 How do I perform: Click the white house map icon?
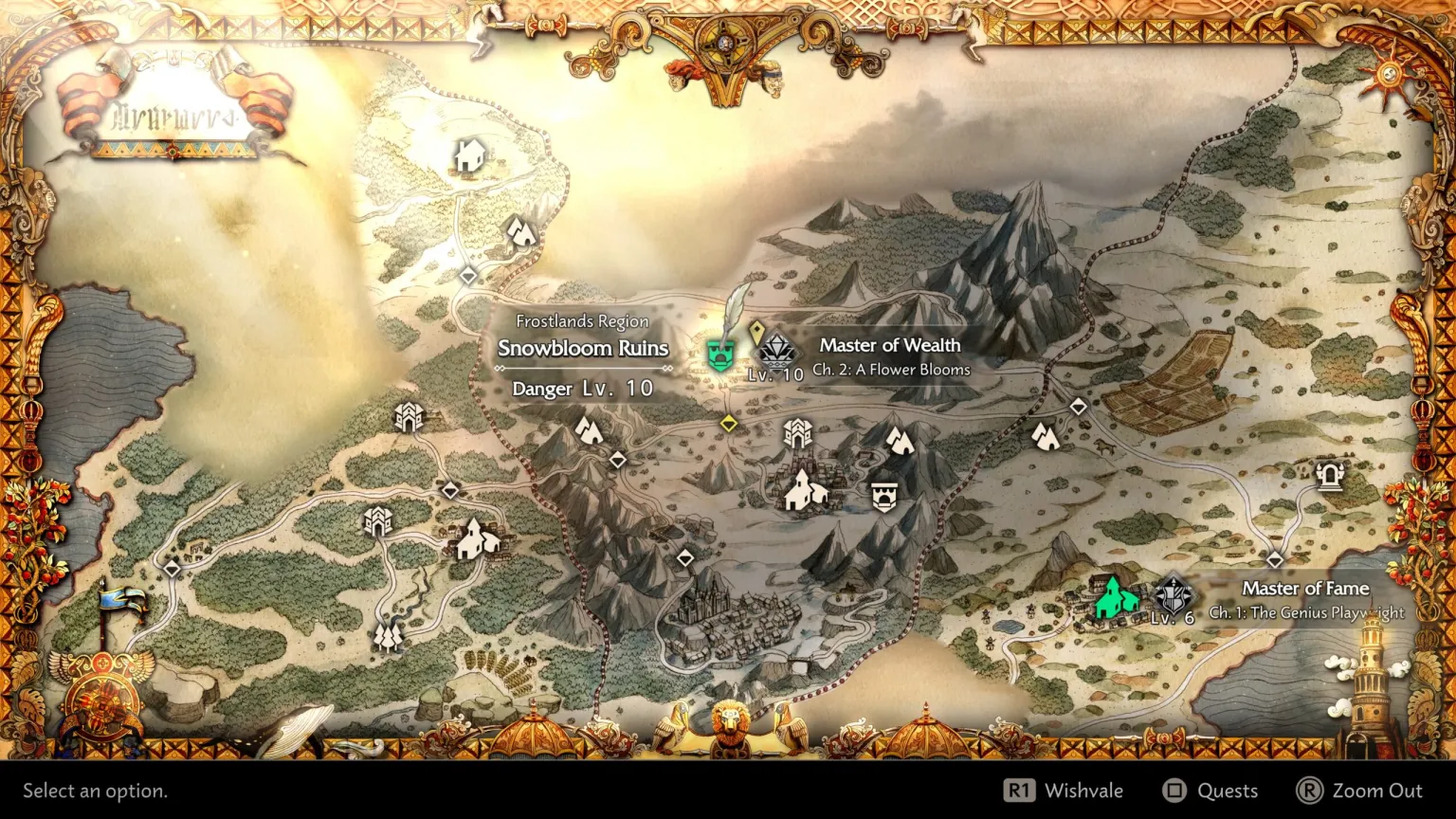tap(469, 155)
